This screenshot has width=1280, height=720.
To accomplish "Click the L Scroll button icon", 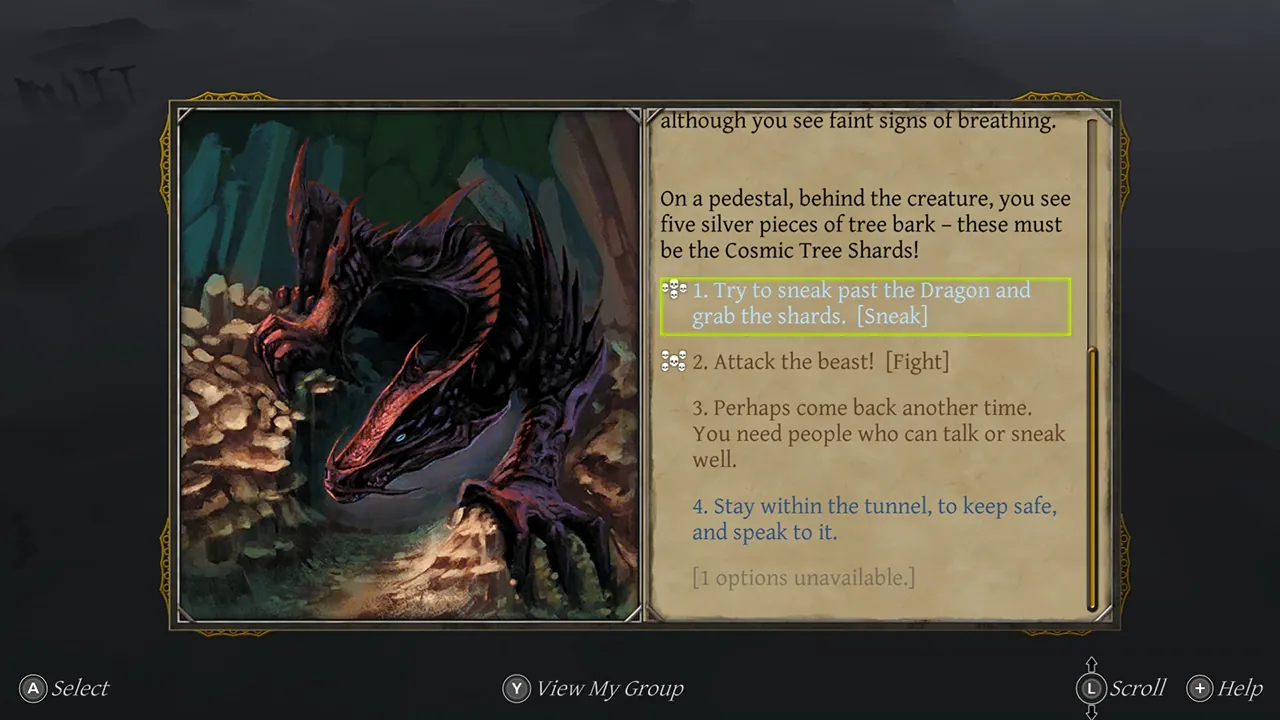I will (x=1092, y=688).
